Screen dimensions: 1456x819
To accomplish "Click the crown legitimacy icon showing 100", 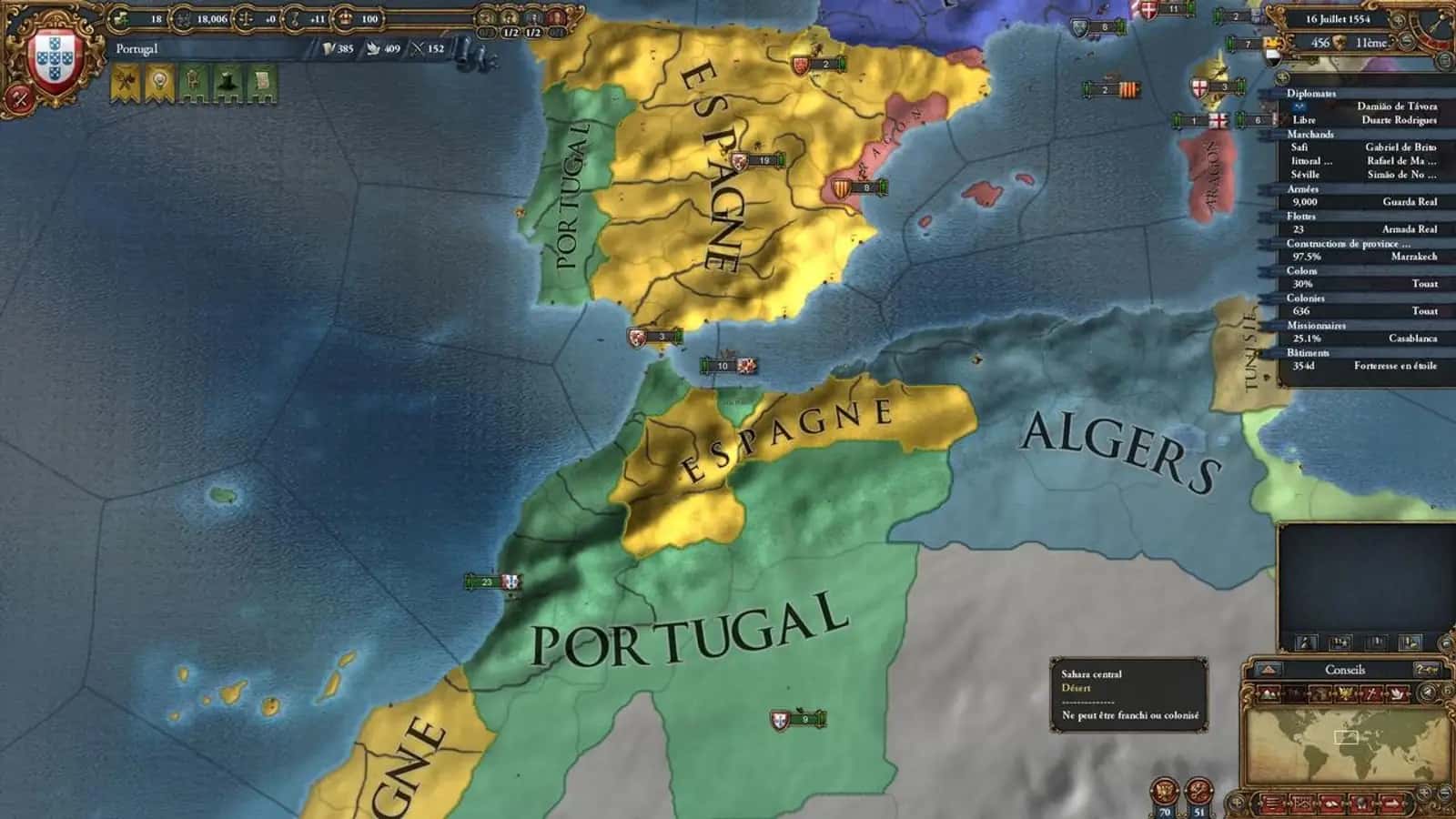I will pos(346,17).
